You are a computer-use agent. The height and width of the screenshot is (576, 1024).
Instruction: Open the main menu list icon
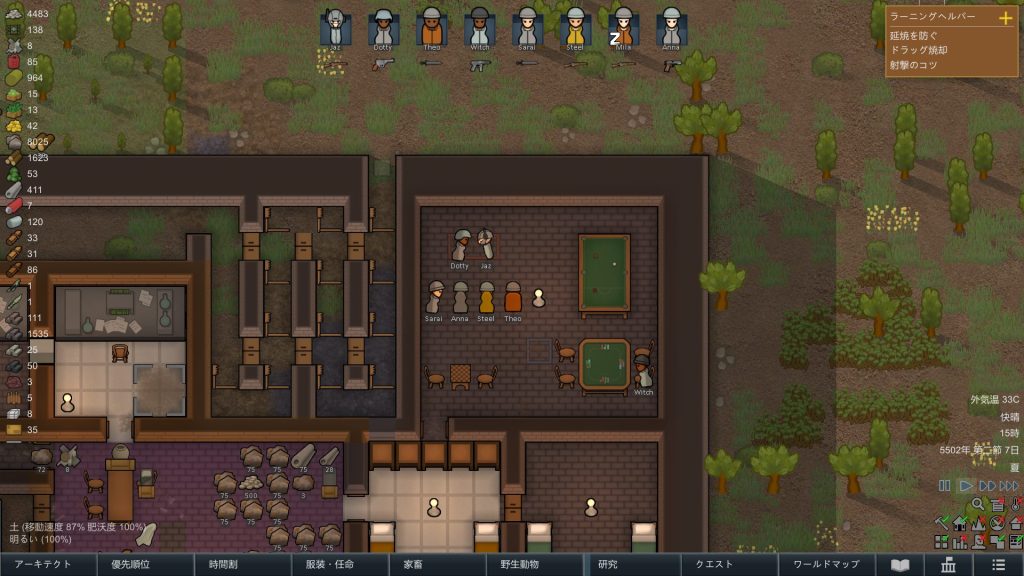pyautogui.click(x=999, y=565)
